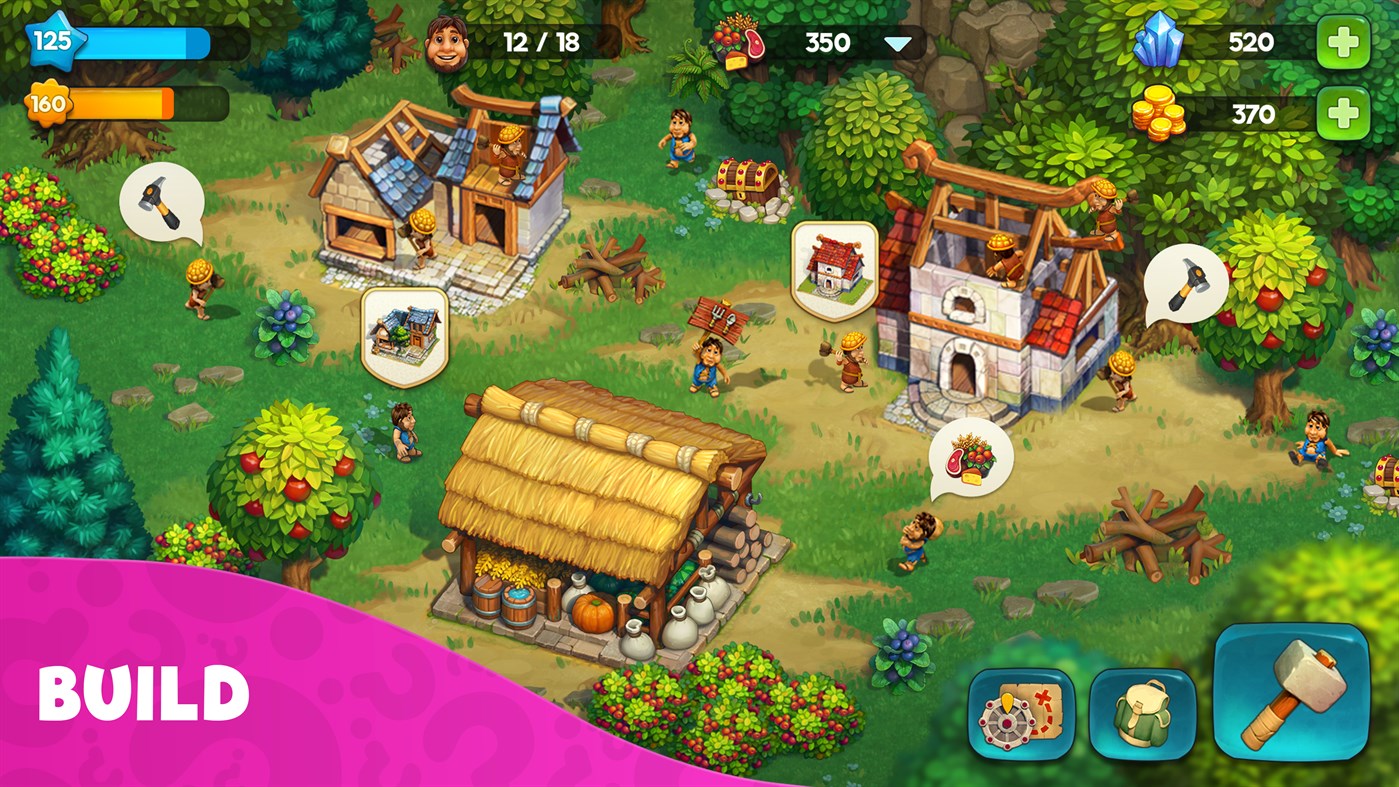Click the food request bubble below stone building
This screenshot has height=787, width=1399.
coord(971,459)
